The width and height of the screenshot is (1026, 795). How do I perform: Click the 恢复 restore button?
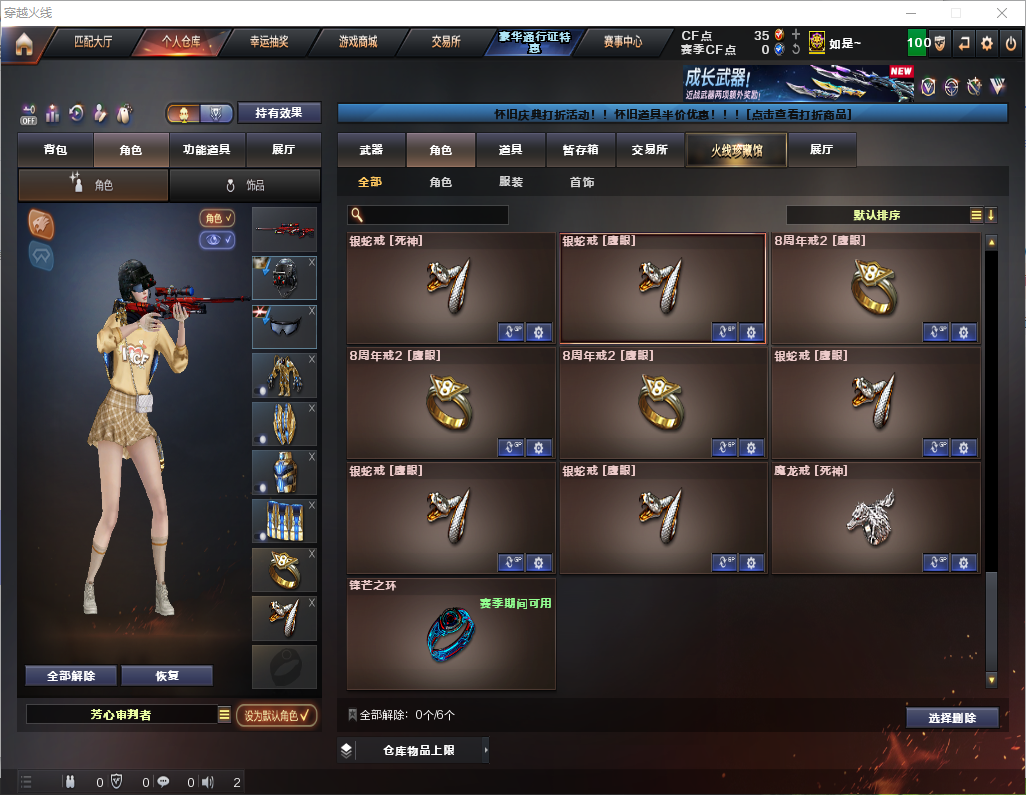point(167,676)
